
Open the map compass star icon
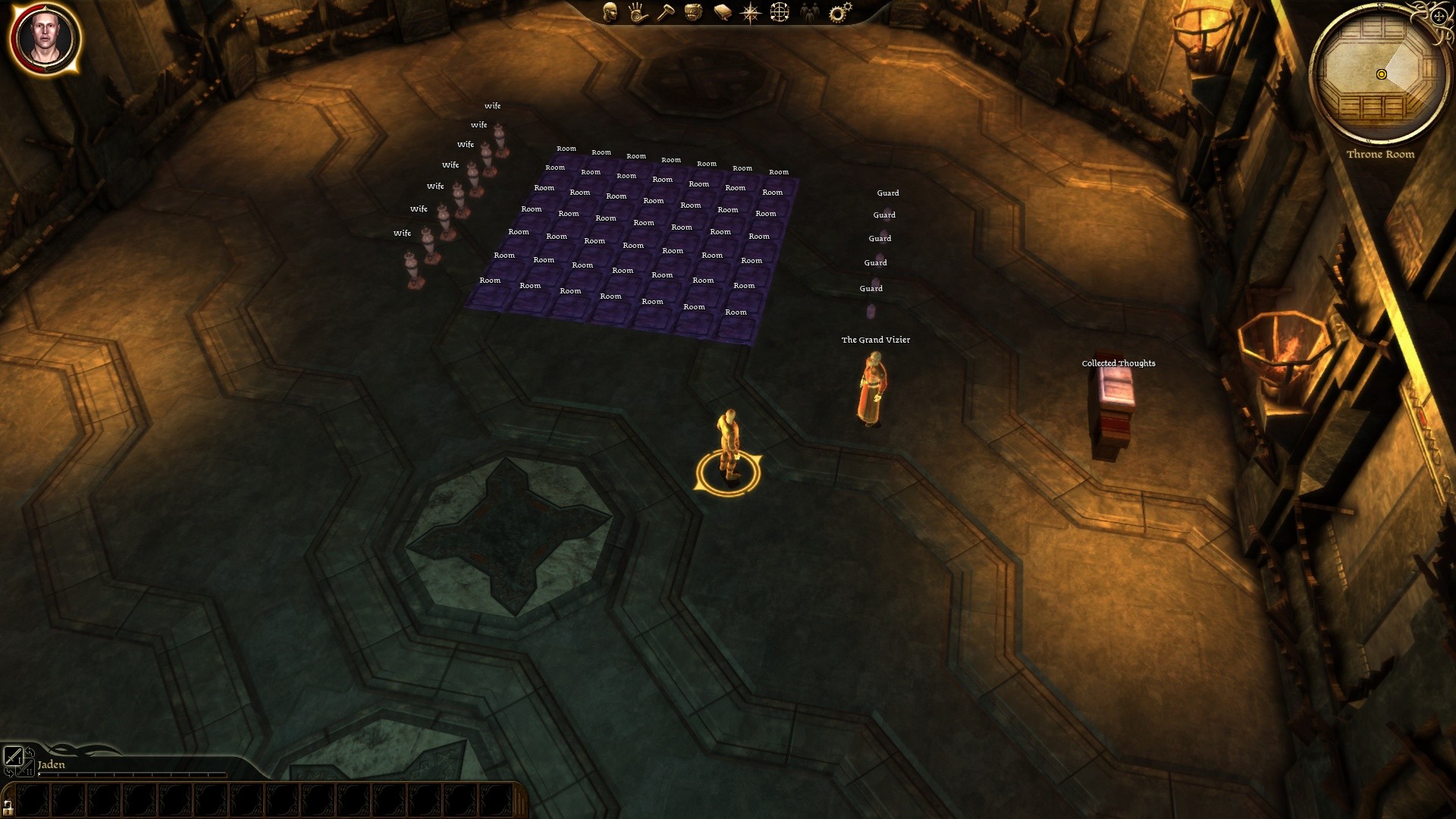(750, 11)
